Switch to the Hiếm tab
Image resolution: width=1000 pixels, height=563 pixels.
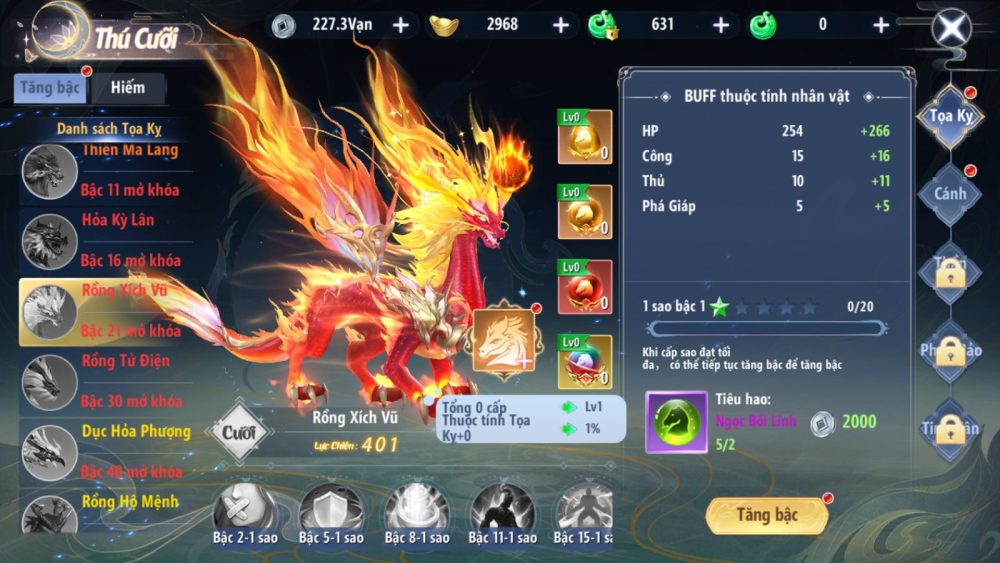tap(128, 88)
